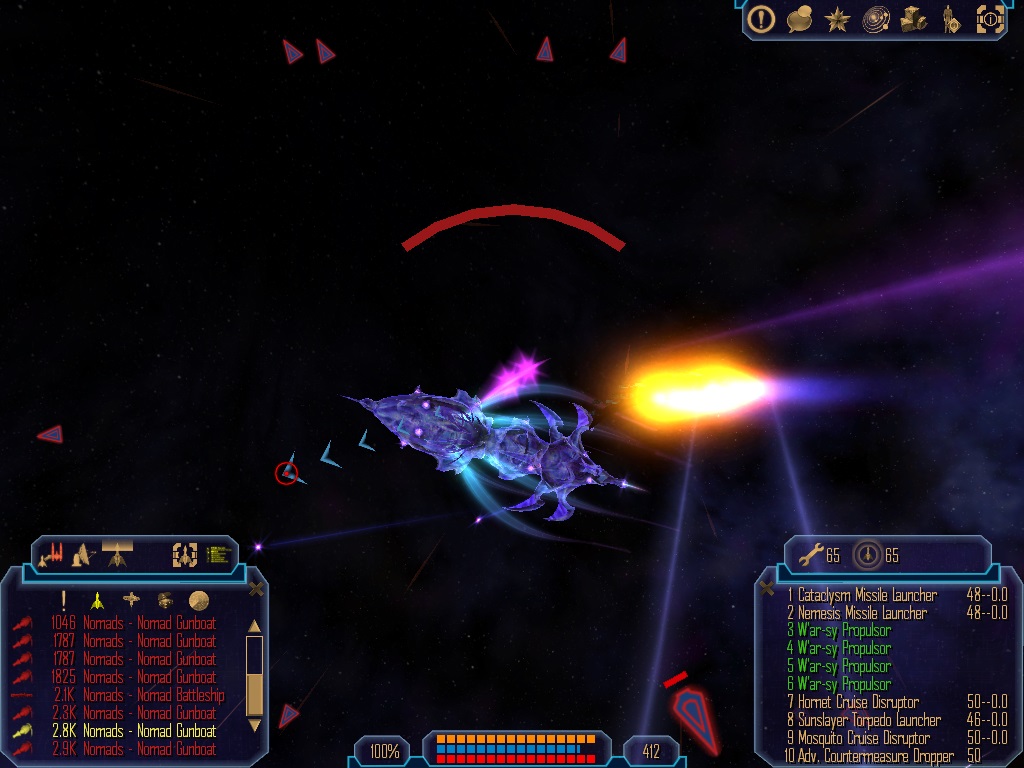Image resolution: width=1024 pixels, height=768 pixels.
Task: Close the contact list panel
Action: pos(256,589)
